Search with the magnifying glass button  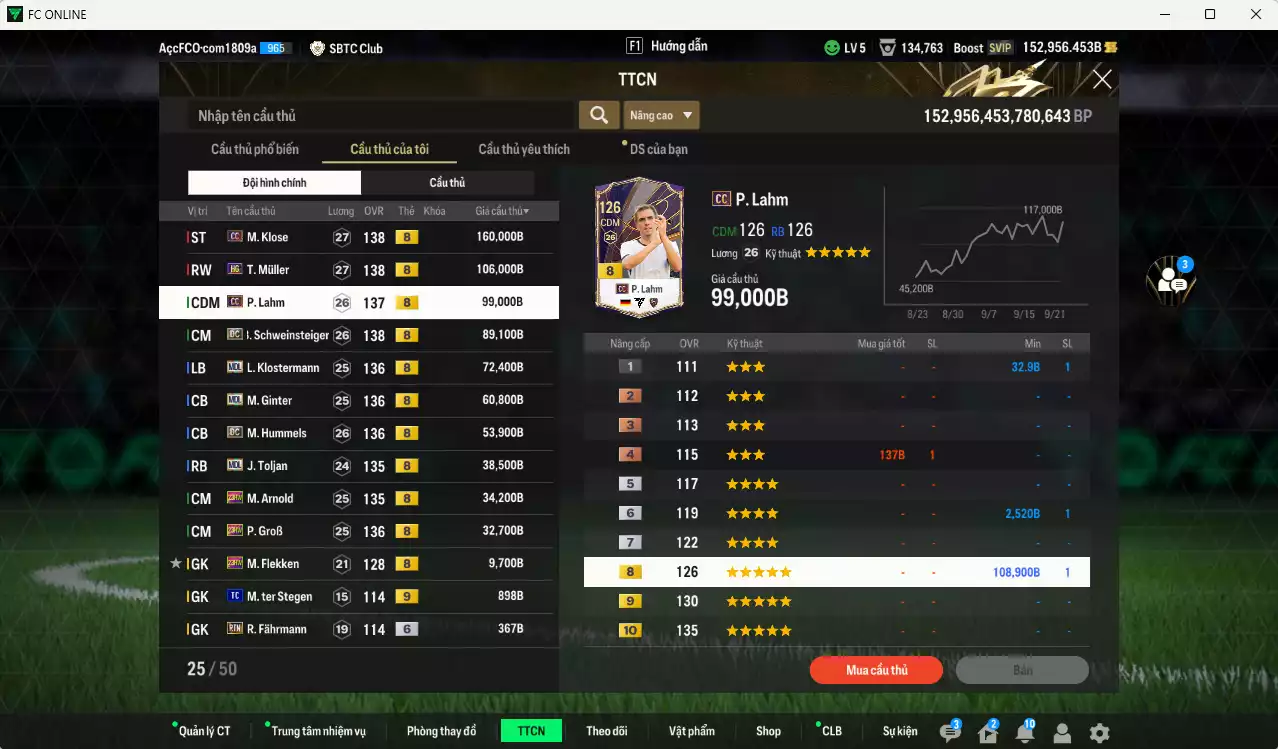[598, 115]
